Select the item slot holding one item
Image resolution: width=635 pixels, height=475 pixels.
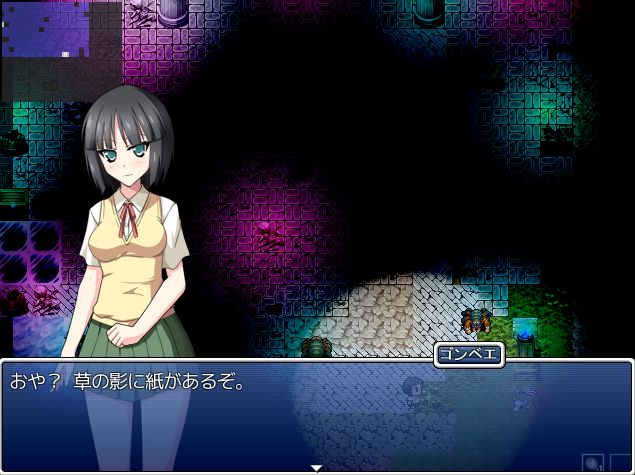(594, 463)
